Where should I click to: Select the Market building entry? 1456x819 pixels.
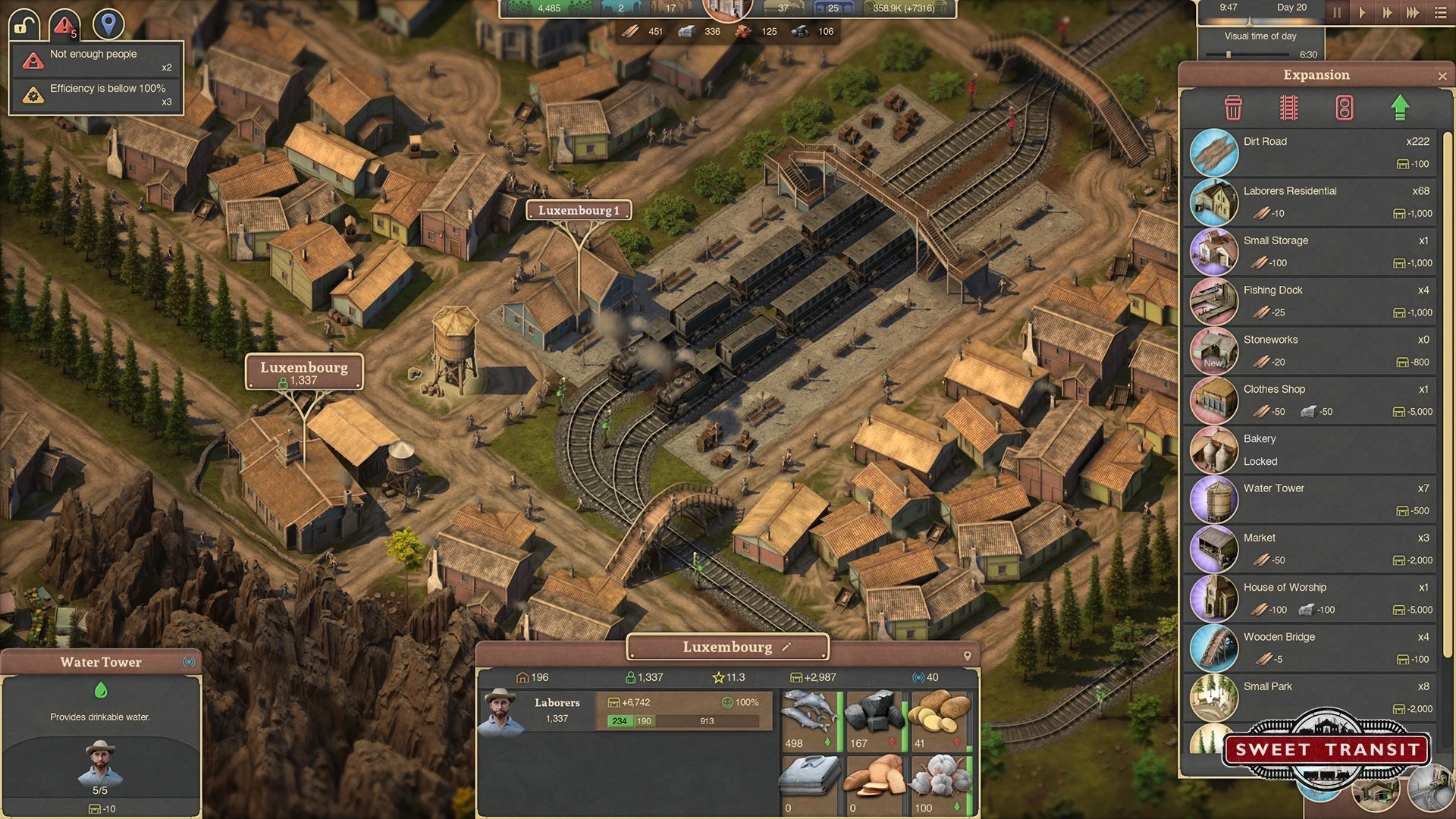click(x=1310, y=549)
